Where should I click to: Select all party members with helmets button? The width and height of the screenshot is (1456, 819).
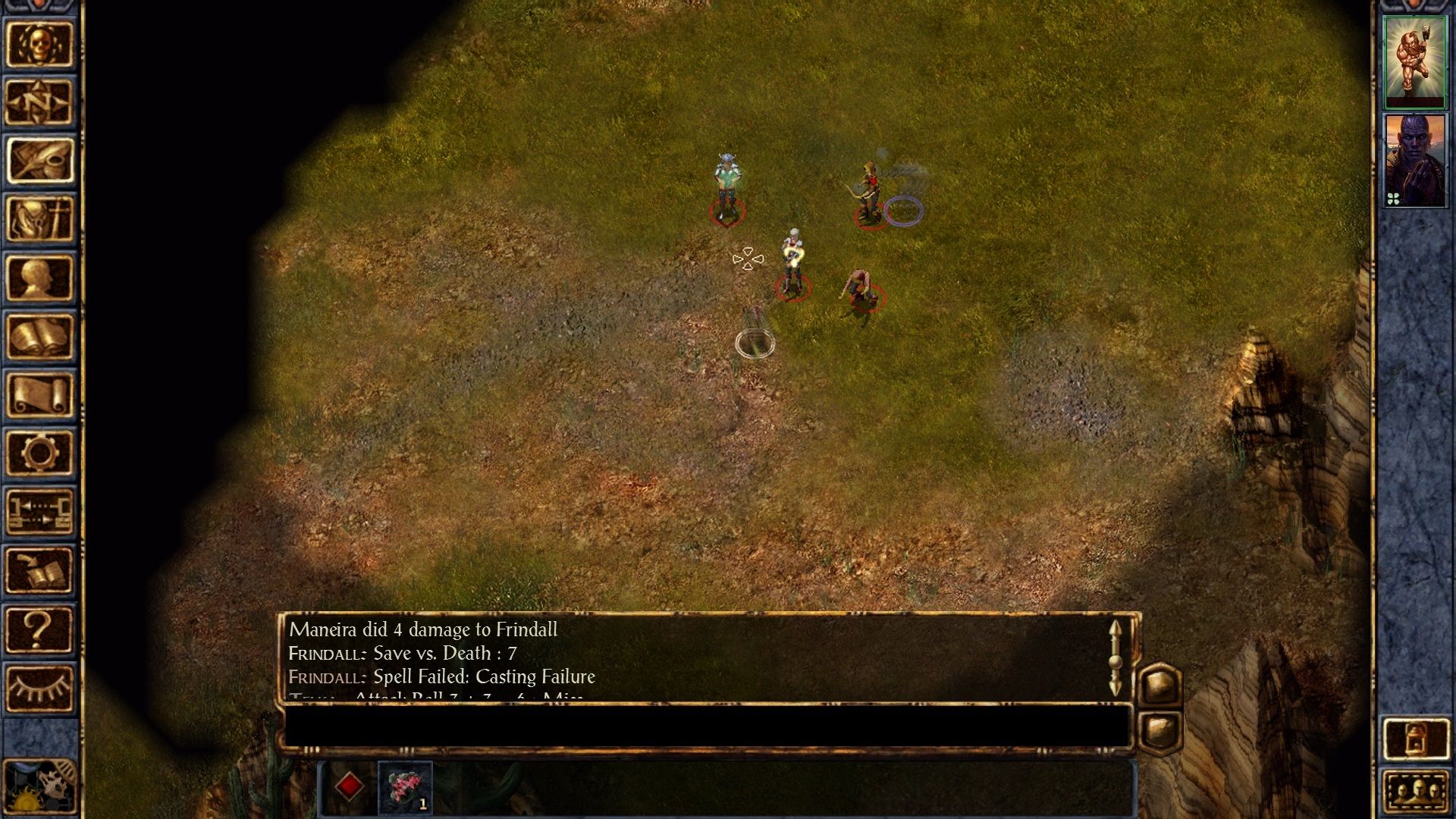click(1415, 792)
